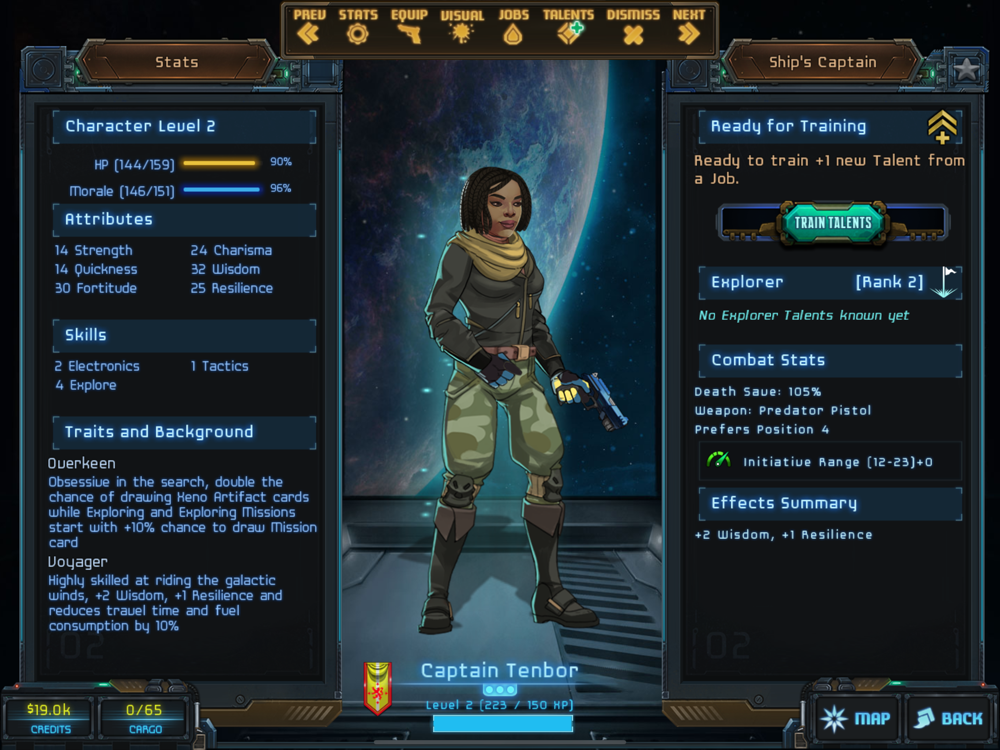
Task: Dismiss this crew member
Action: pyautogui.click(x=633, y=27)
